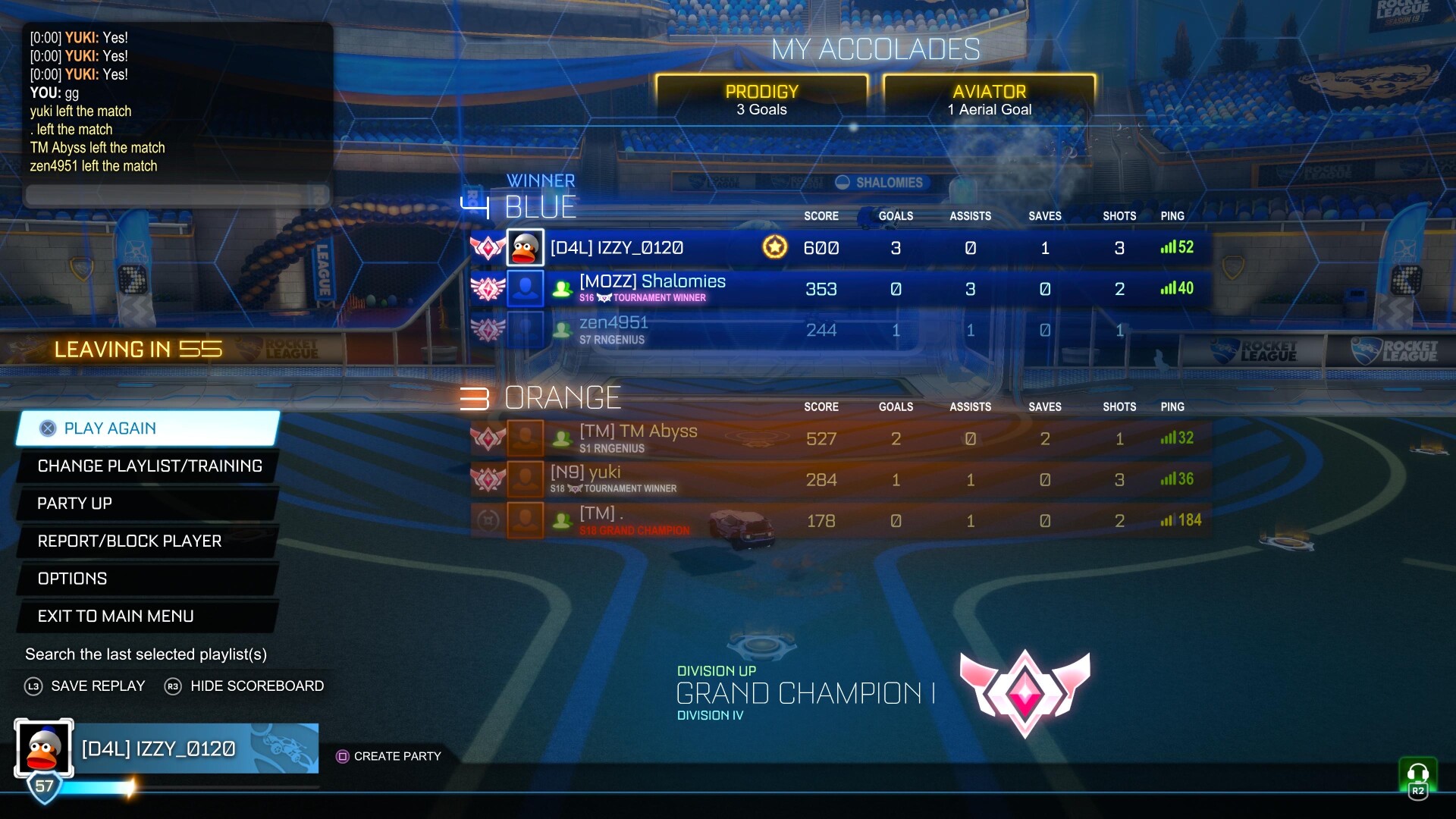Image resolution: width=1456 pixels, height=819 pixels.
Task: Mute voice chat with the headset icon
Action: [1417, 772]
